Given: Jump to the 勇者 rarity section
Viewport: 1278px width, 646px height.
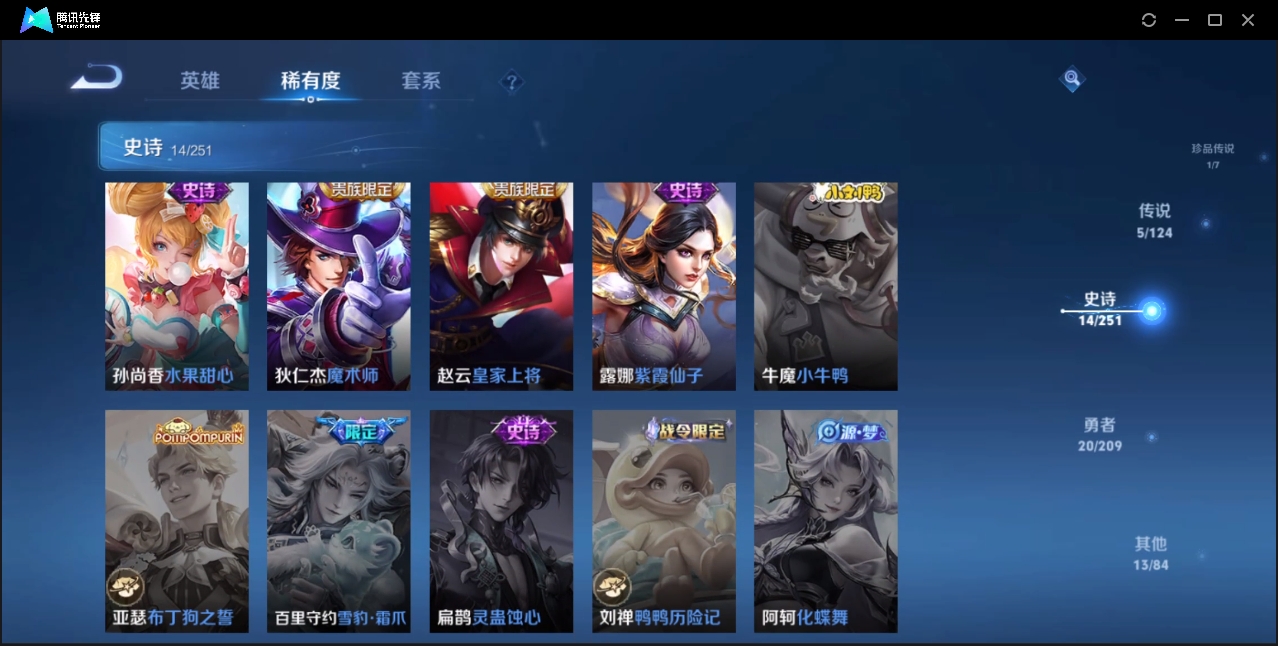Looking at the screenshot, I should [1099, 434].
